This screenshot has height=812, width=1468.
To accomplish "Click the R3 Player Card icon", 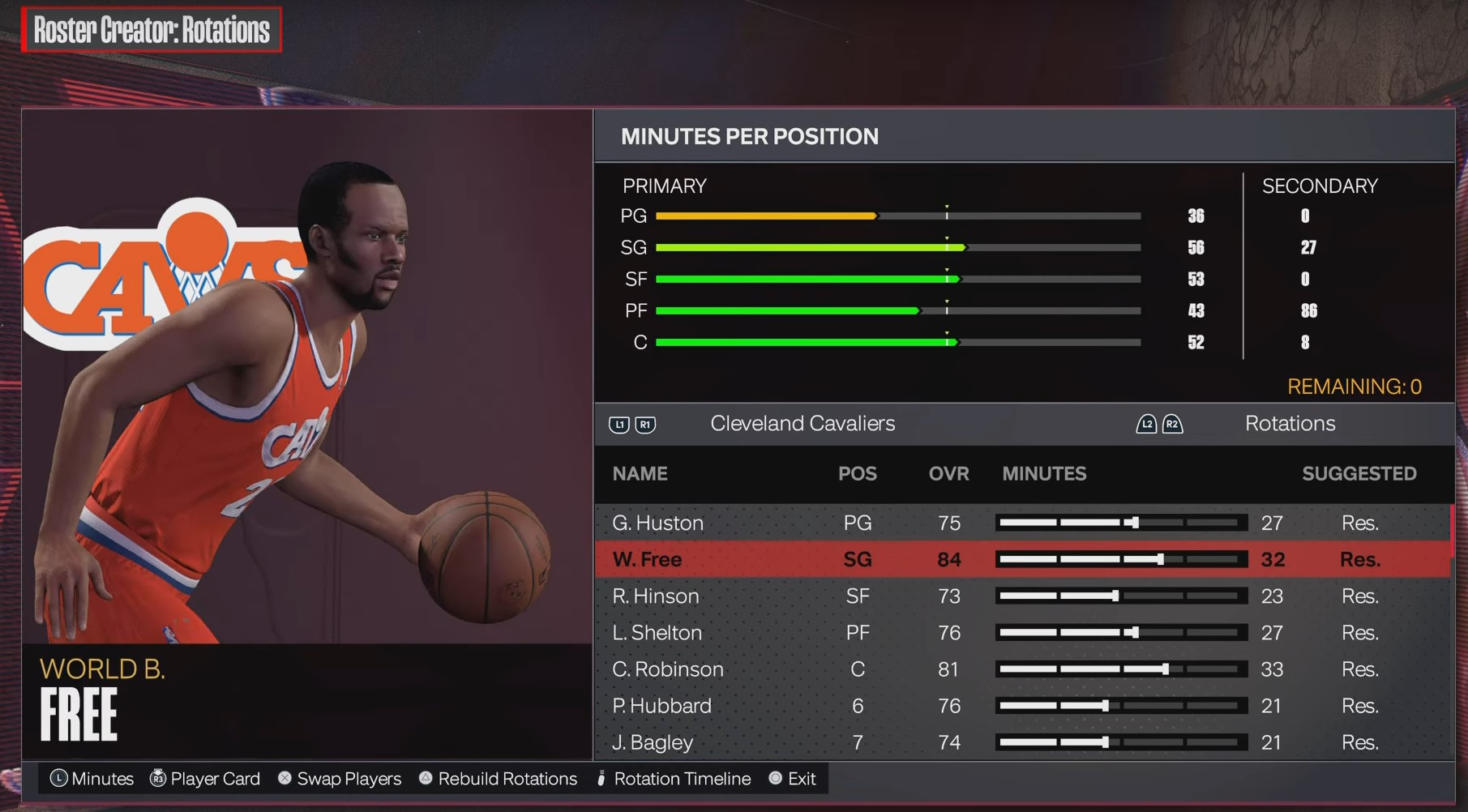I will (159, 778).
